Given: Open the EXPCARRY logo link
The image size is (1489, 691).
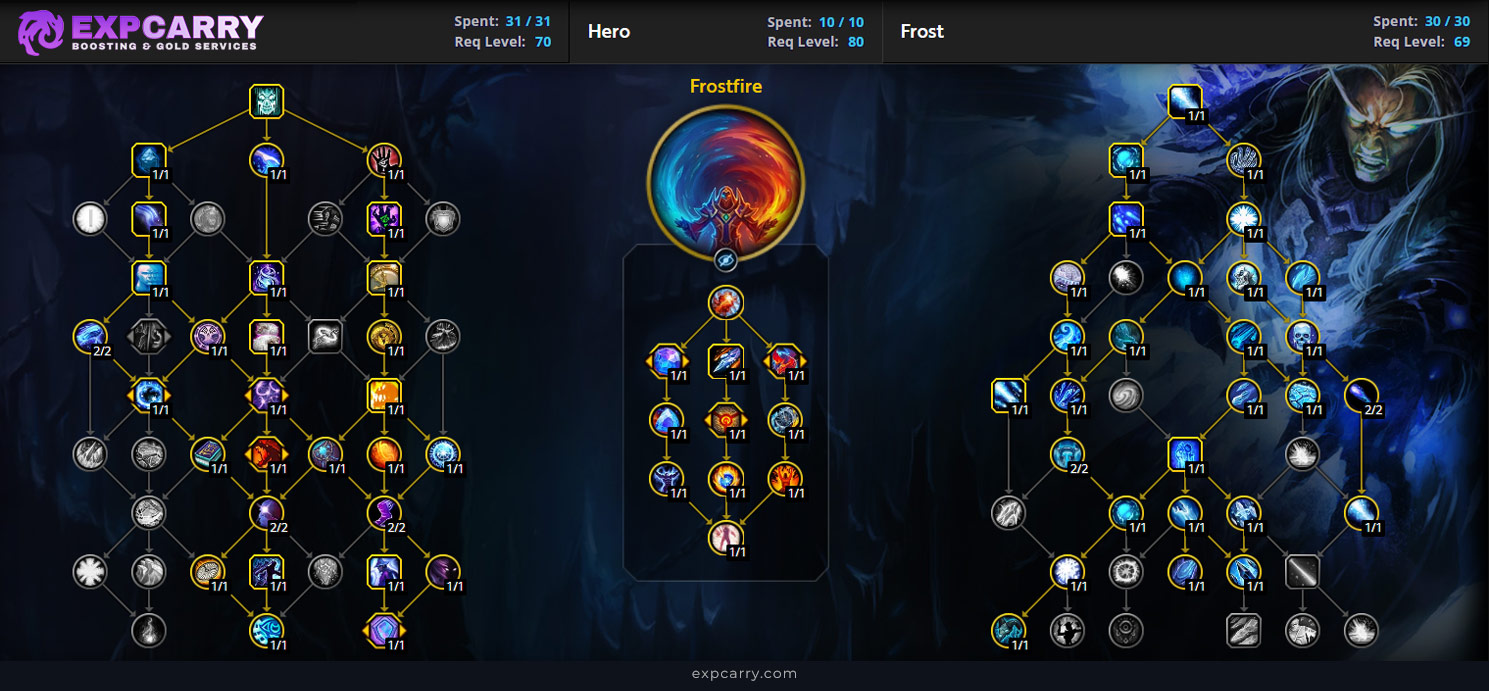Looking at the screenshot, I should [x=141, y=31].
